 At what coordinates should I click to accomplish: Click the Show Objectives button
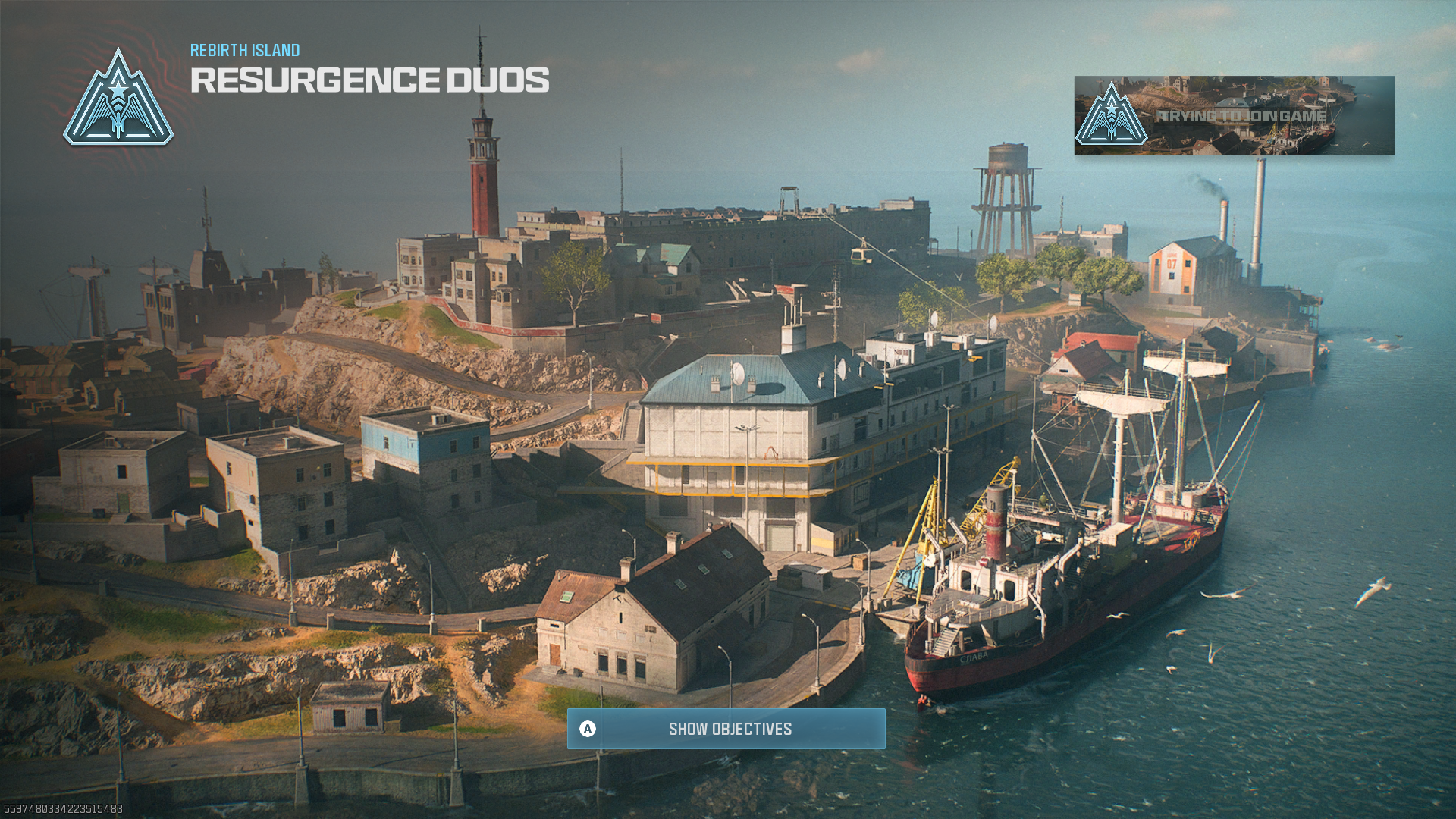tap(726, 729)
